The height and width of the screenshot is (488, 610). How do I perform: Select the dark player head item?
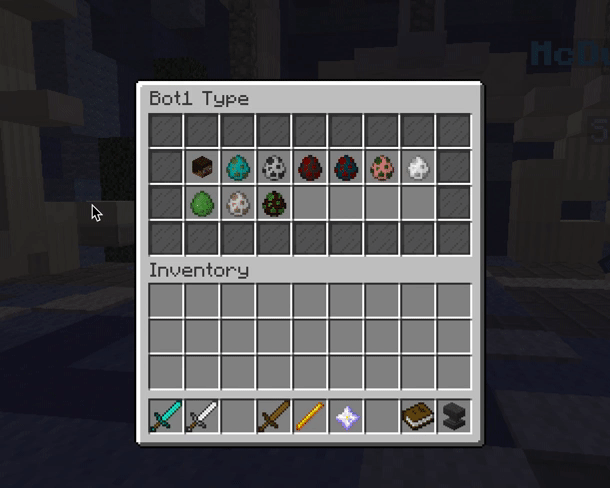[203, 167]
